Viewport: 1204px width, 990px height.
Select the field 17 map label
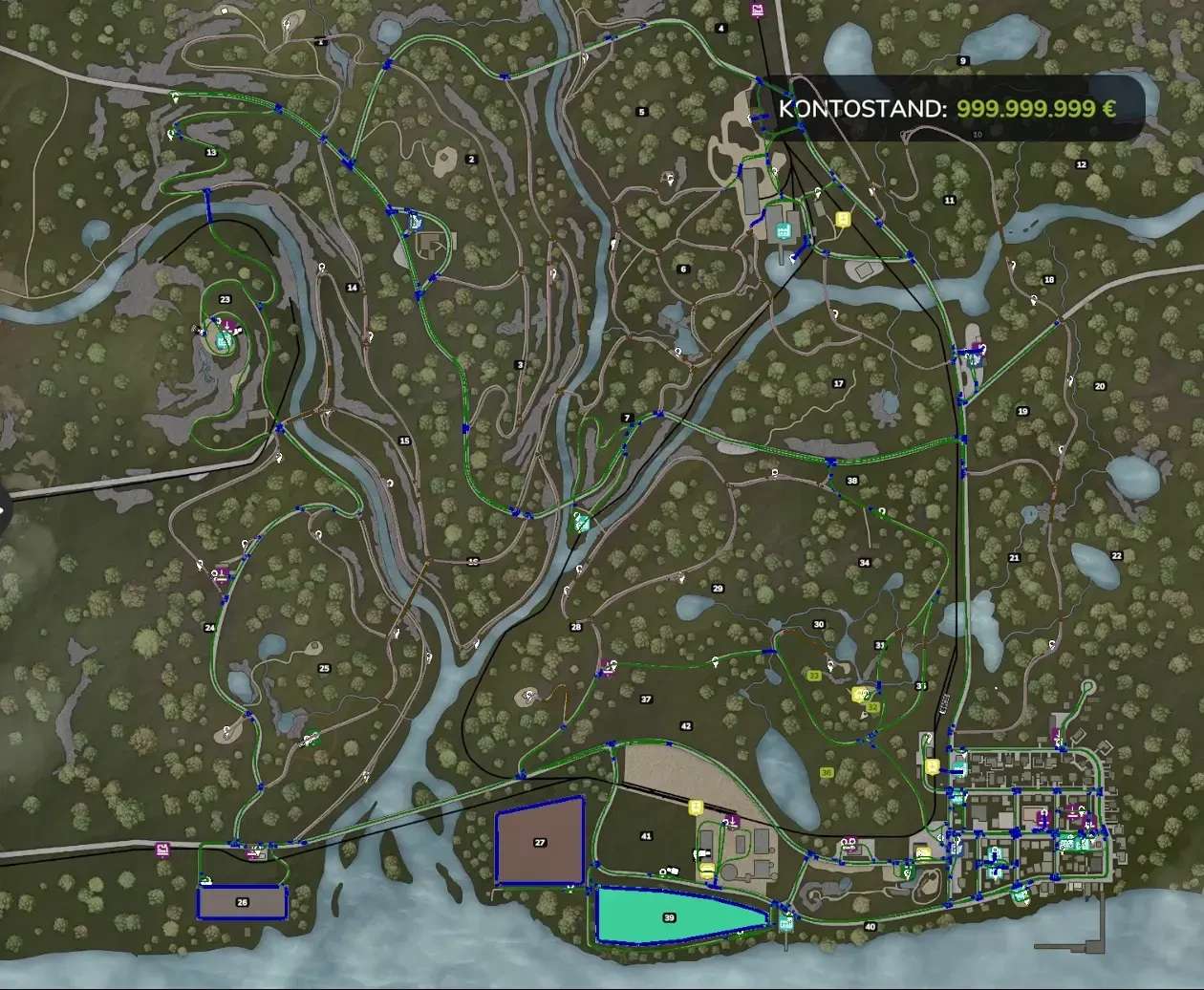[x=839, y=383]
